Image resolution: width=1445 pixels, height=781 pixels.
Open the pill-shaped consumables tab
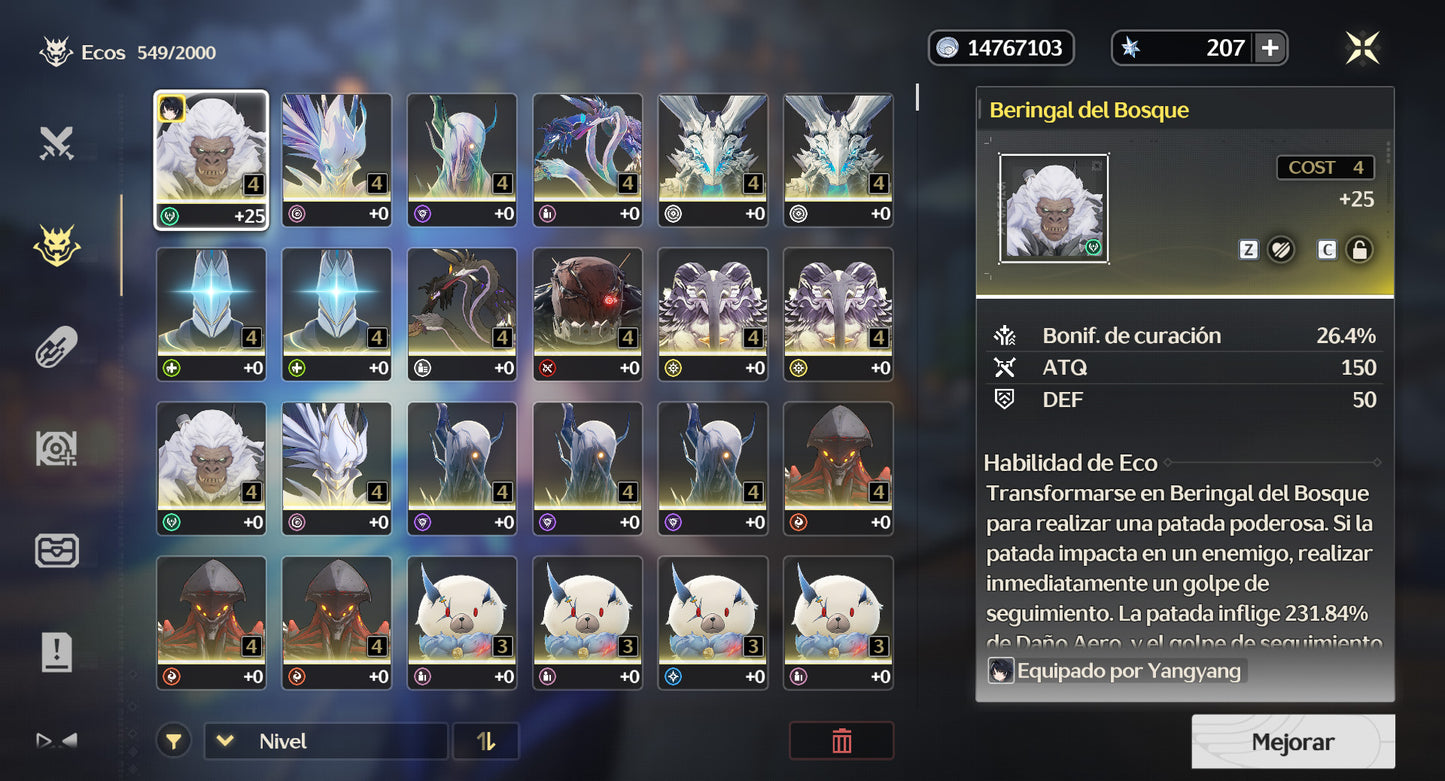[57, 347]
